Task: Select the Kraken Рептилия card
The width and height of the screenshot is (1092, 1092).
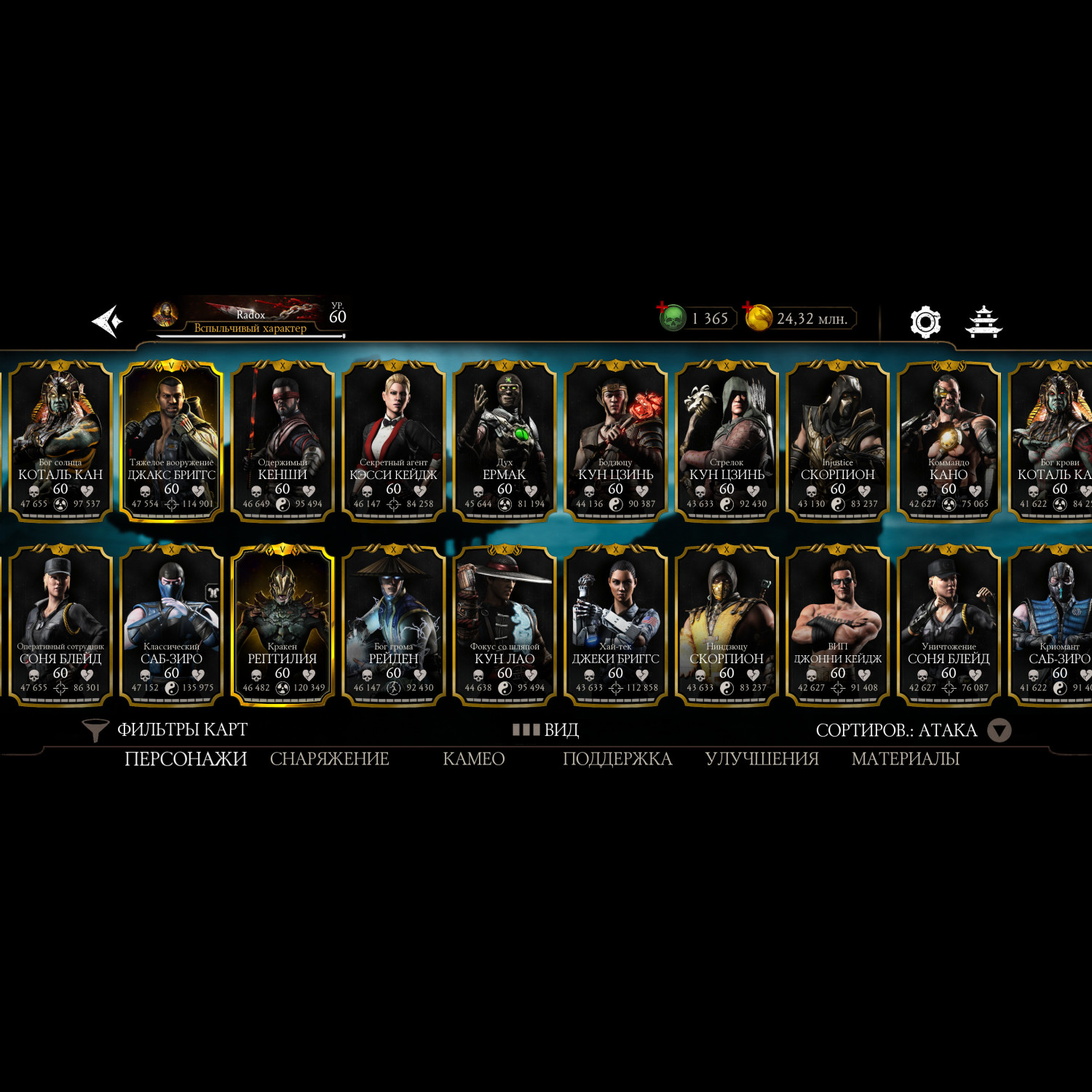Action: (282, 624)
